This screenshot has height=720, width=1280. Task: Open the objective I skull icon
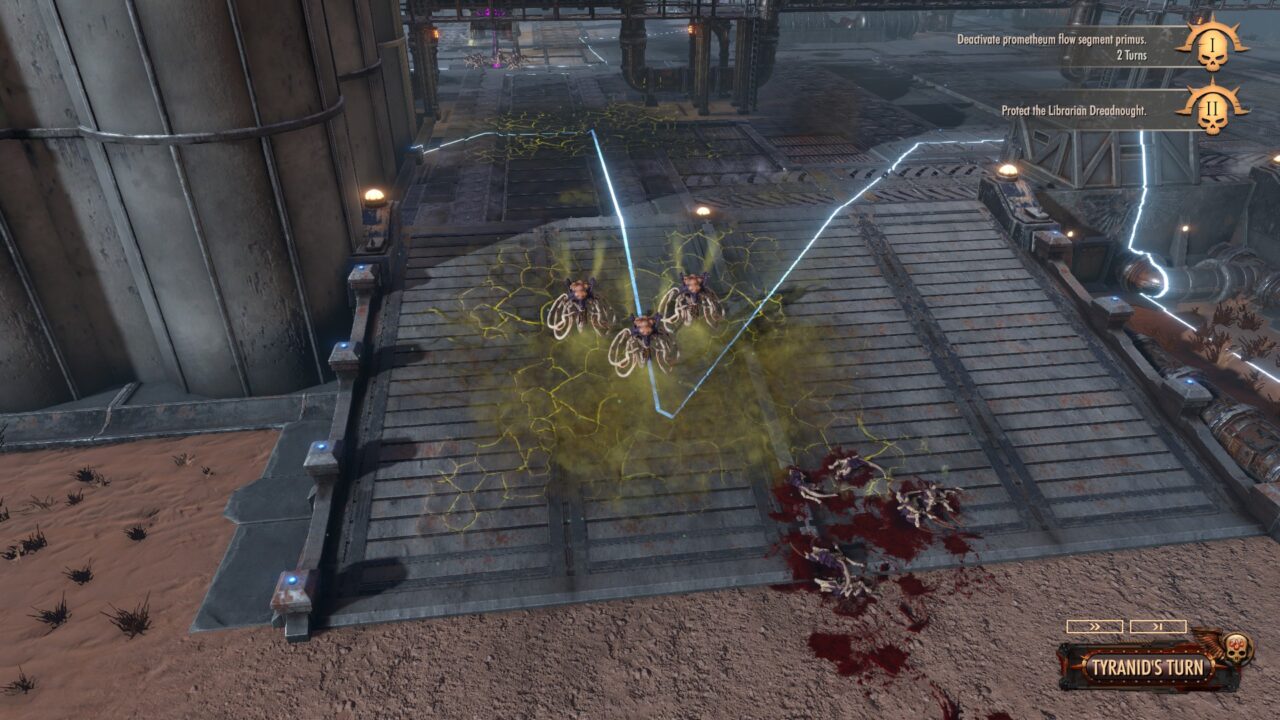tap(1212, 48)
